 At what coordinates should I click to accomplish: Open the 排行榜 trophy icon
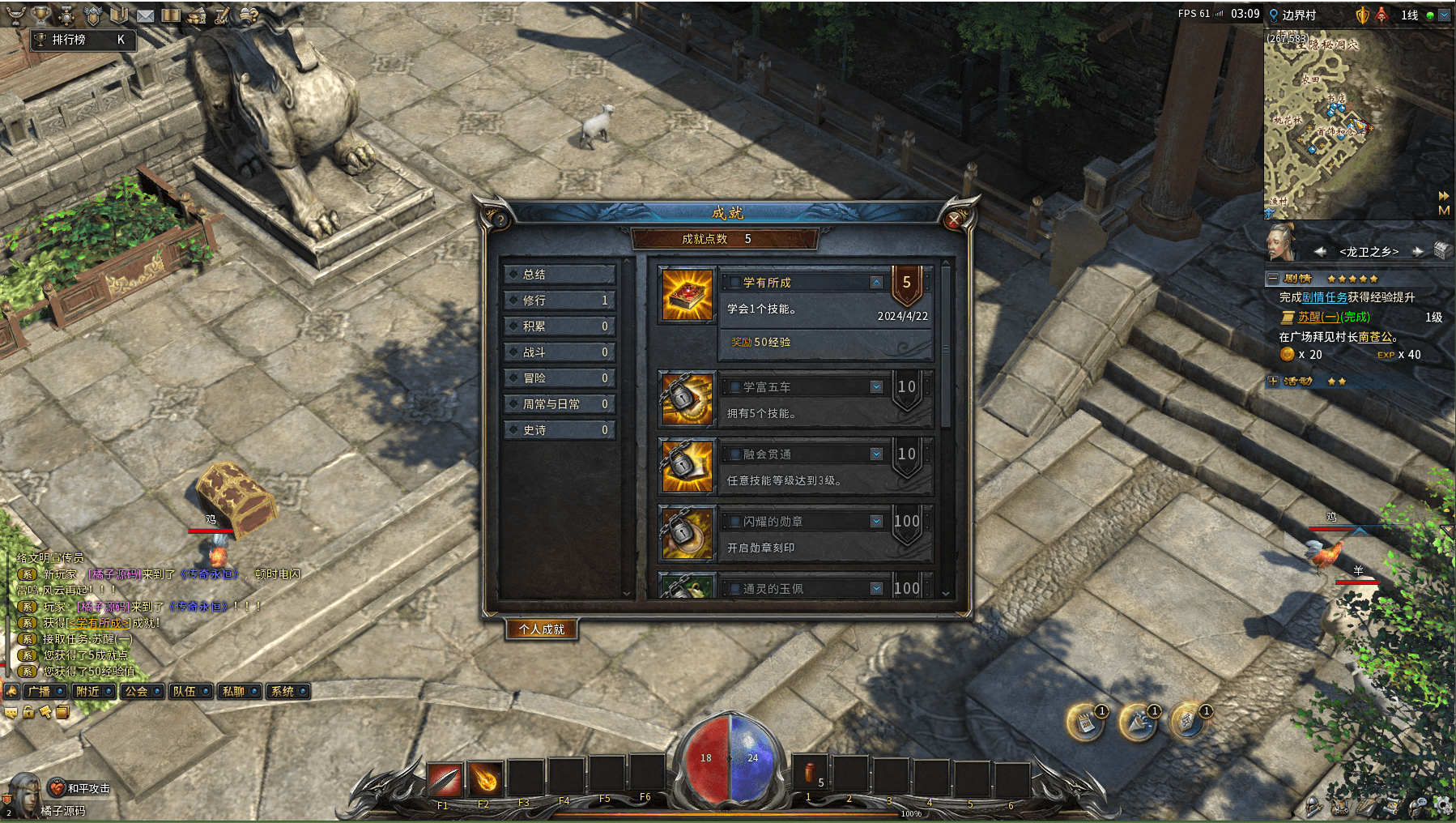point(40,15)
